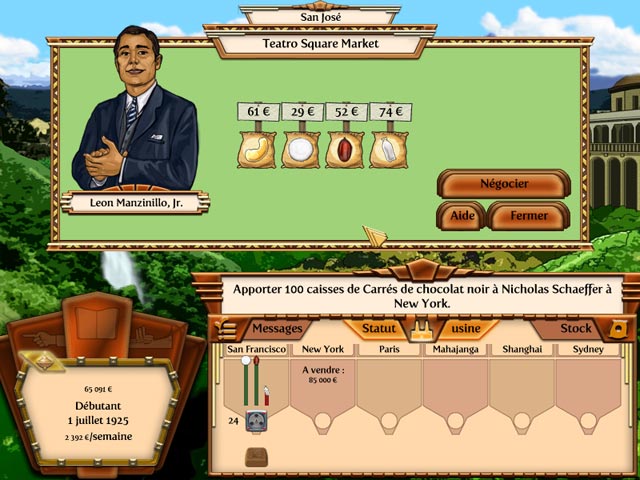Select the San Francisco city column
The image size is (640, 480).
(257, 349)
